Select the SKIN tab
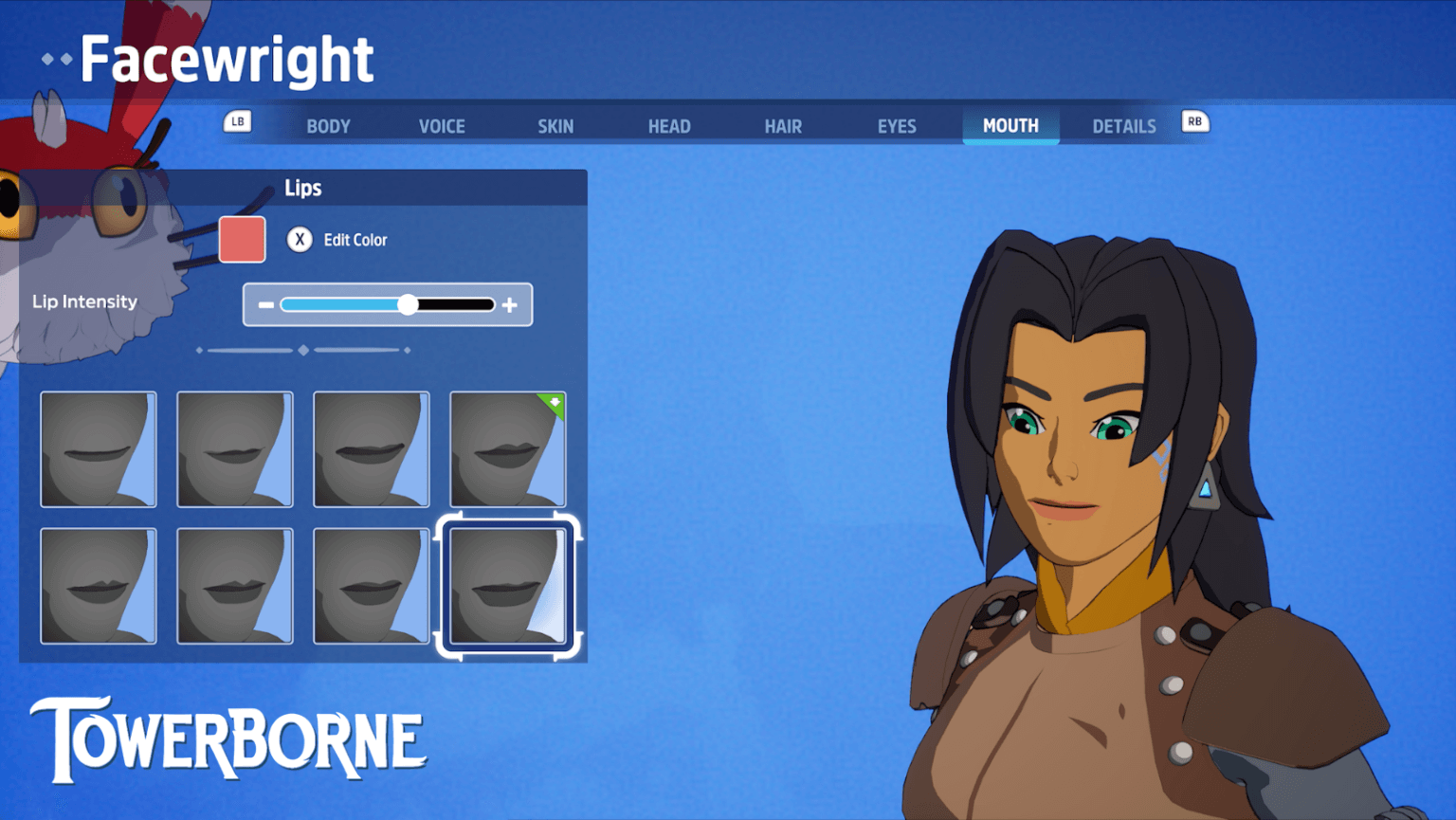1456x820 pixels. (555, 126)
